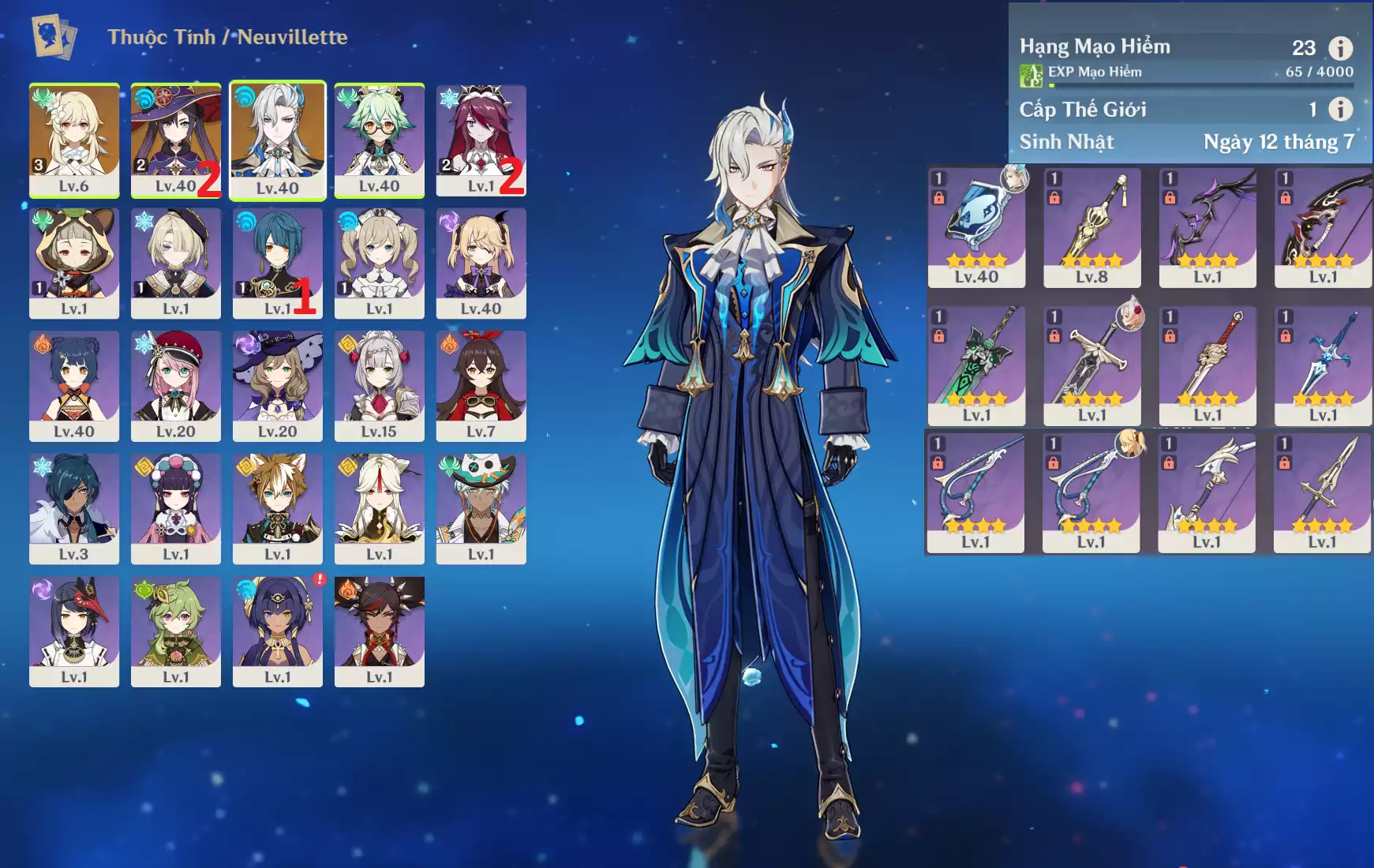This screenshot has height=868, width=1374.
Task: Select the green-bladed claymore weapon card
Action: [976, 365]
